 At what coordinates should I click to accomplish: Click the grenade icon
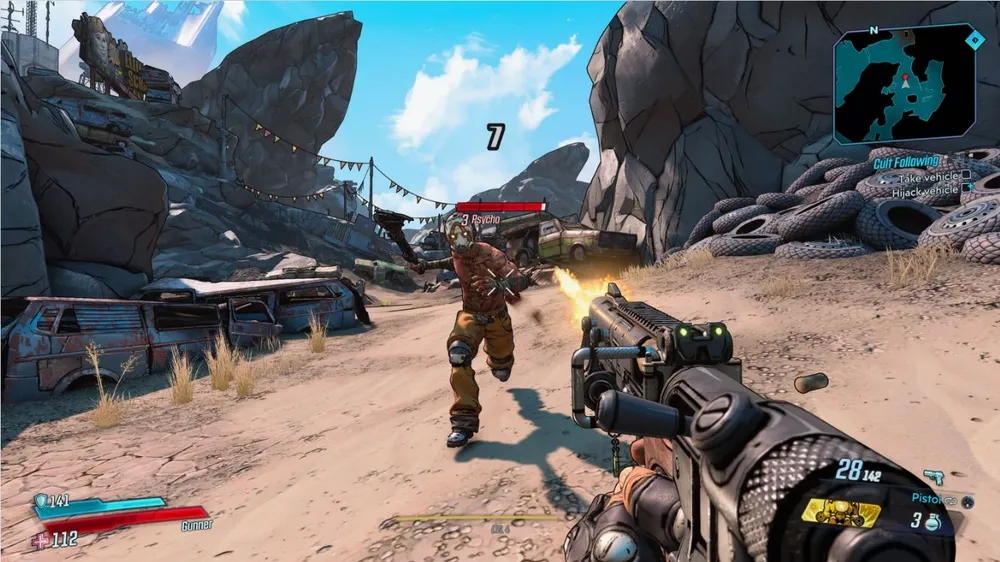point(932,521)
